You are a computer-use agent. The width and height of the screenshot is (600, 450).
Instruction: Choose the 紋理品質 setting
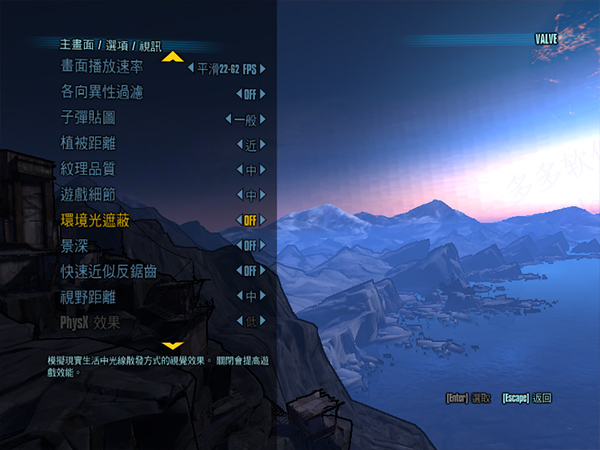tap(88, 169)
